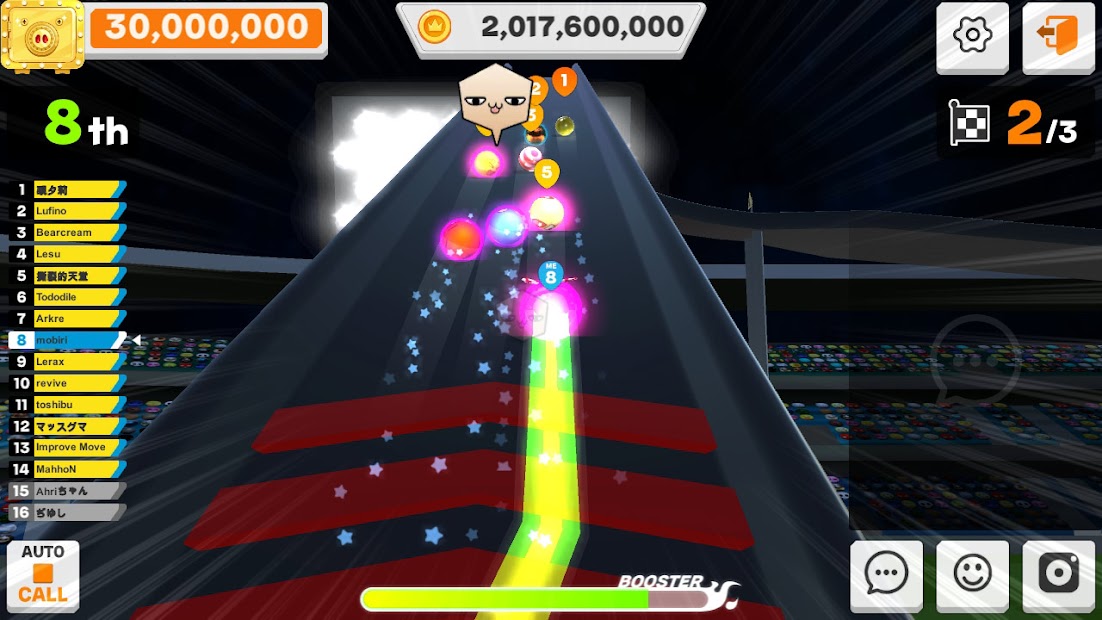Pick toshibu's row in the ranking list

click(x=68, y=405)
